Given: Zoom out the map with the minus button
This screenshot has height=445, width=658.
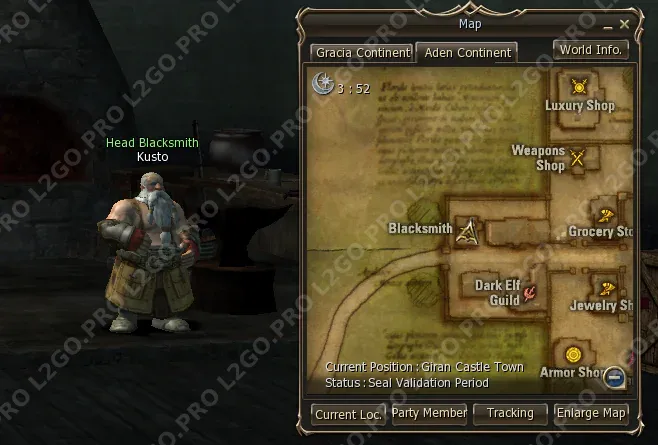Looking at the screenshot, I should tap(615, 377).
